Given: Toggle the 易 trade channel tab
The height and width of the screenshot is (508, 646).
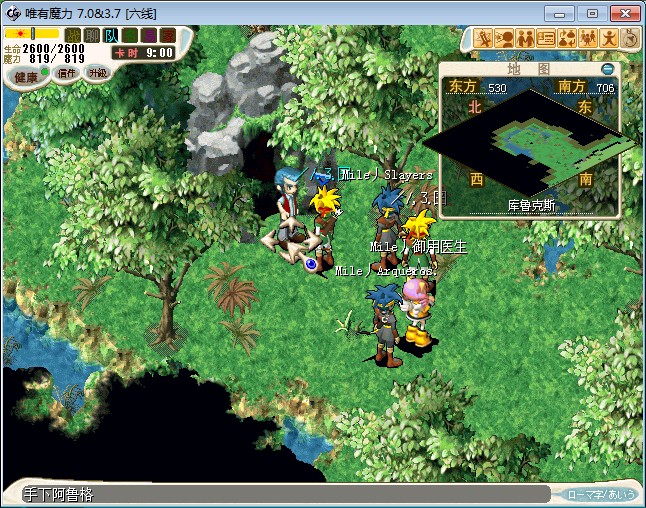Looking at the screenshot, I should coord(149,35).
